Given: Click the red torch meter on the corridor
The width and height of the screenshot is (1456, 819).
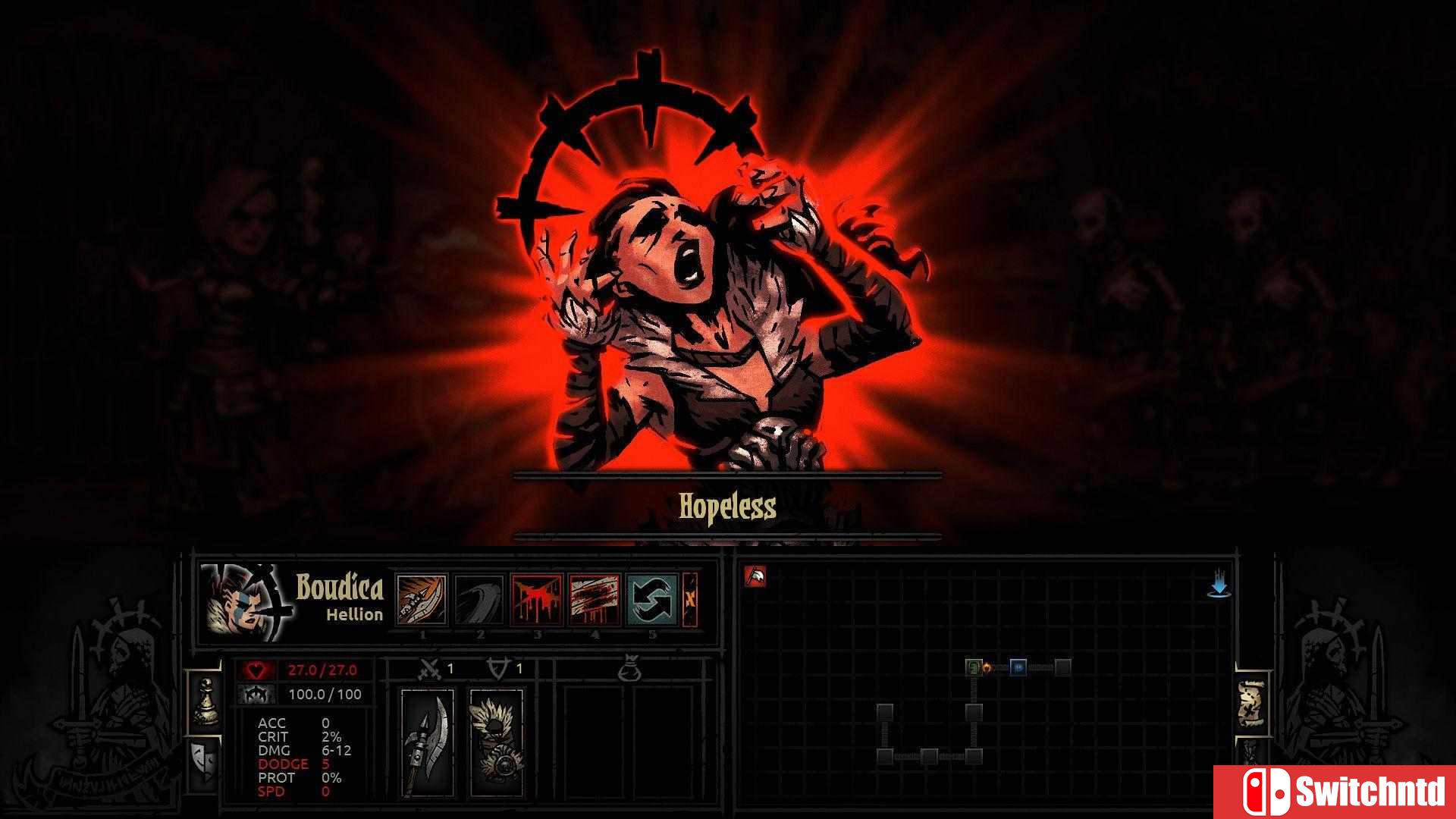Looking at the screenshot, I should [987, 667].
